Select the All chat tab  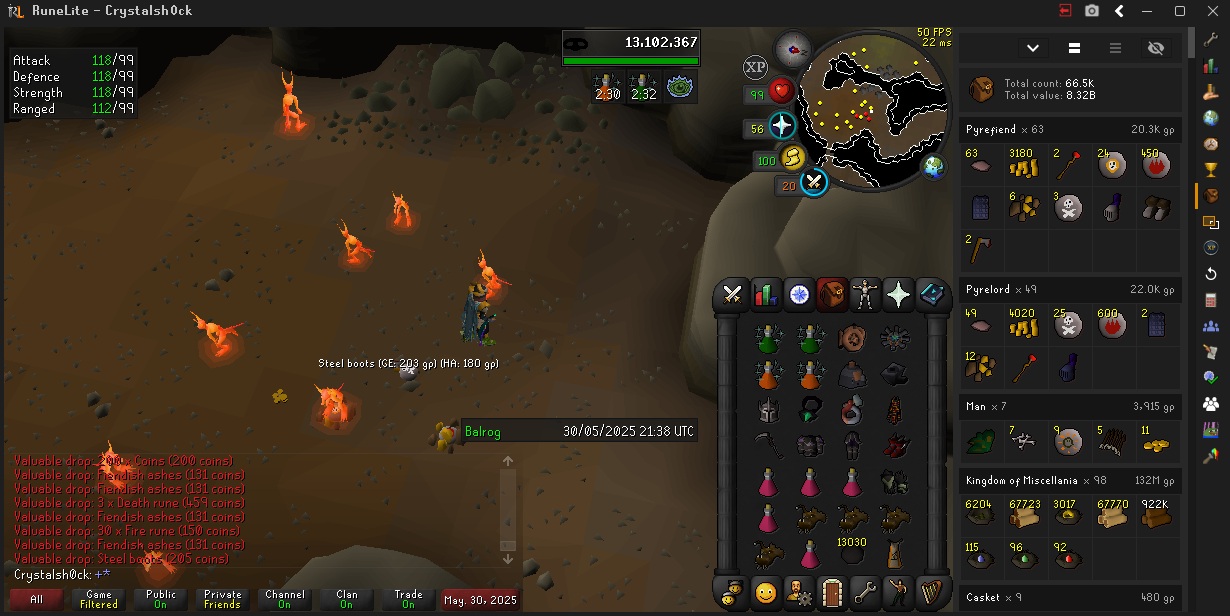point(36,600)
